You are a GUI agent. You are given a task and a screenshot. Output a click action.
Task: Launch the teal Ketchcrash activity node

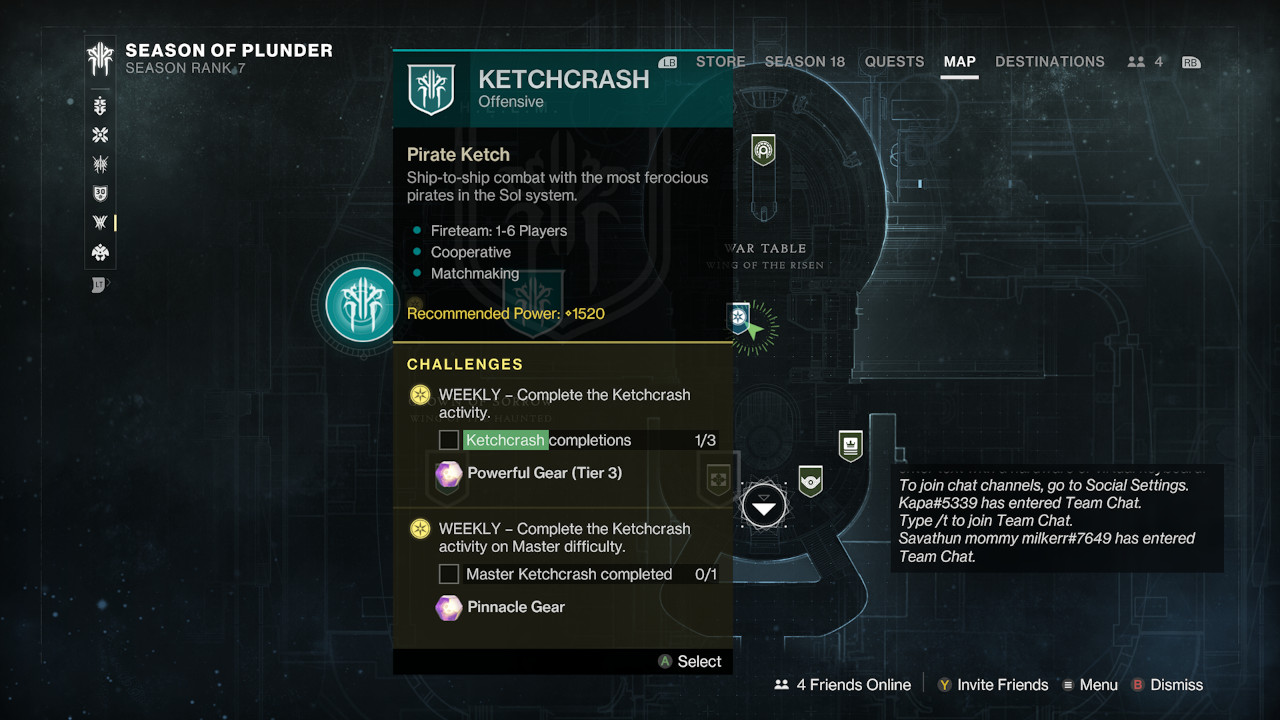click(362, 305)
